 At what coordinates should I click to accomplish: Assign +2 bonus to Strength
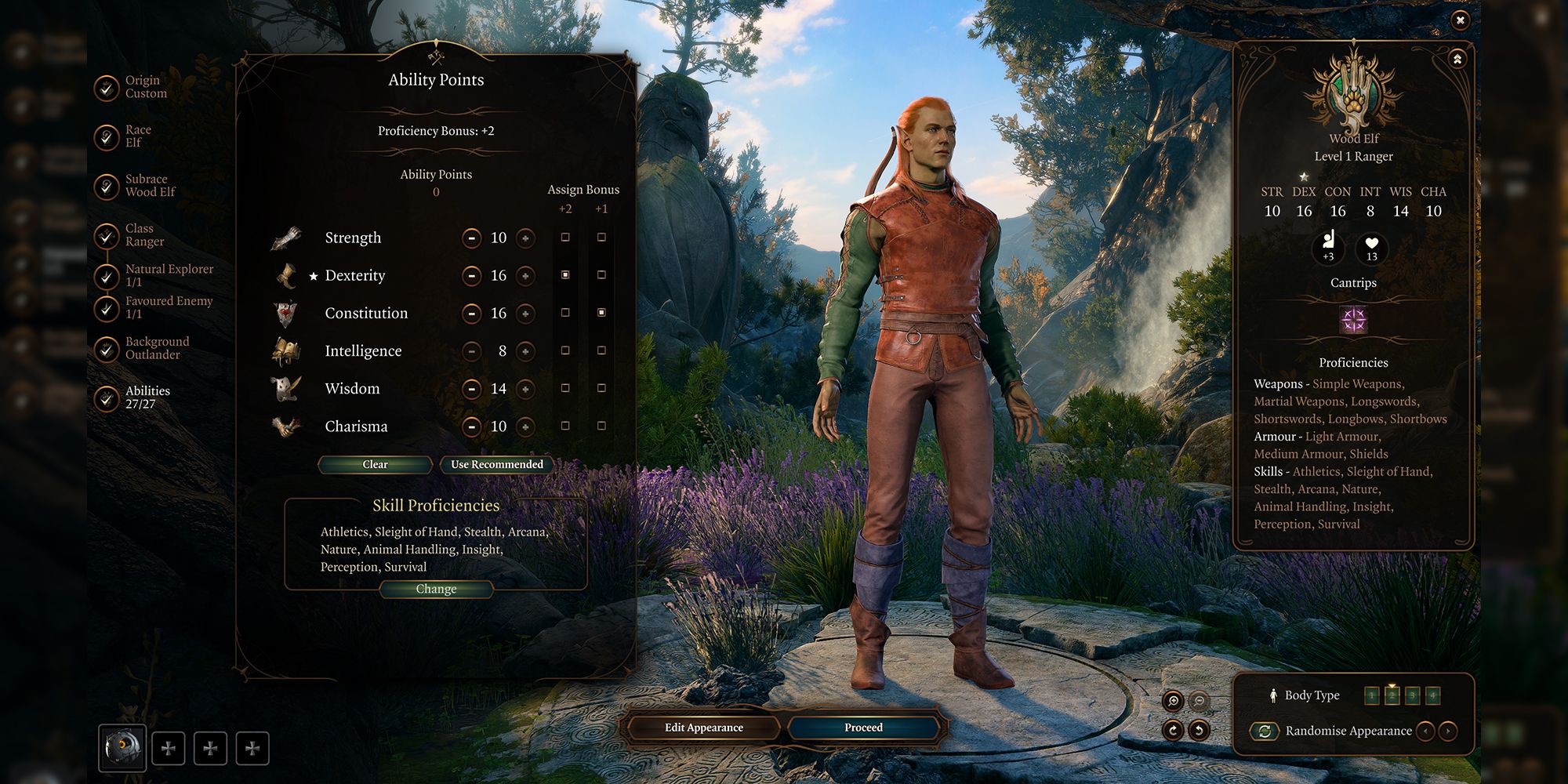click(565, 238)
